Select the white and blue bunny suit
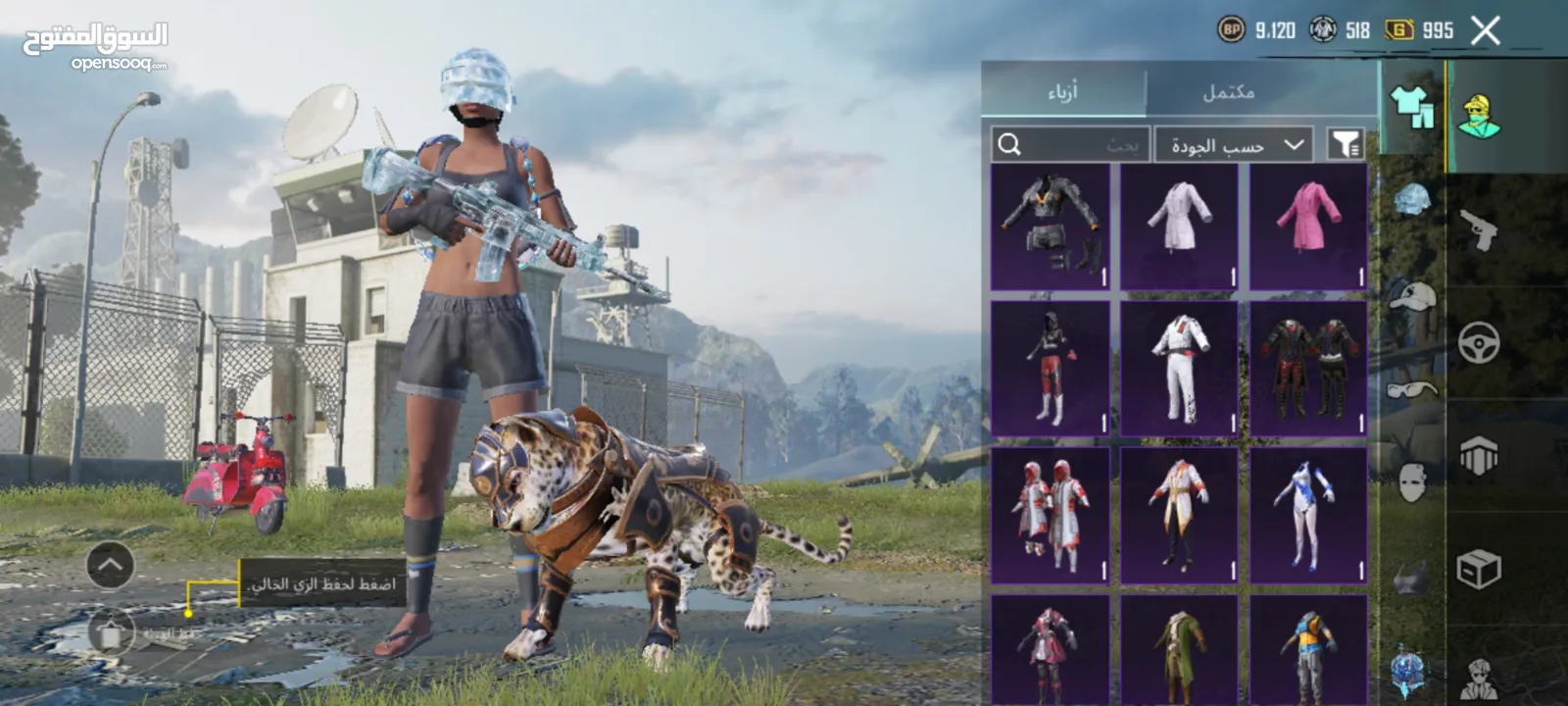The height and width of the screenshot is (706, 1568). (x=1308, y=514)
